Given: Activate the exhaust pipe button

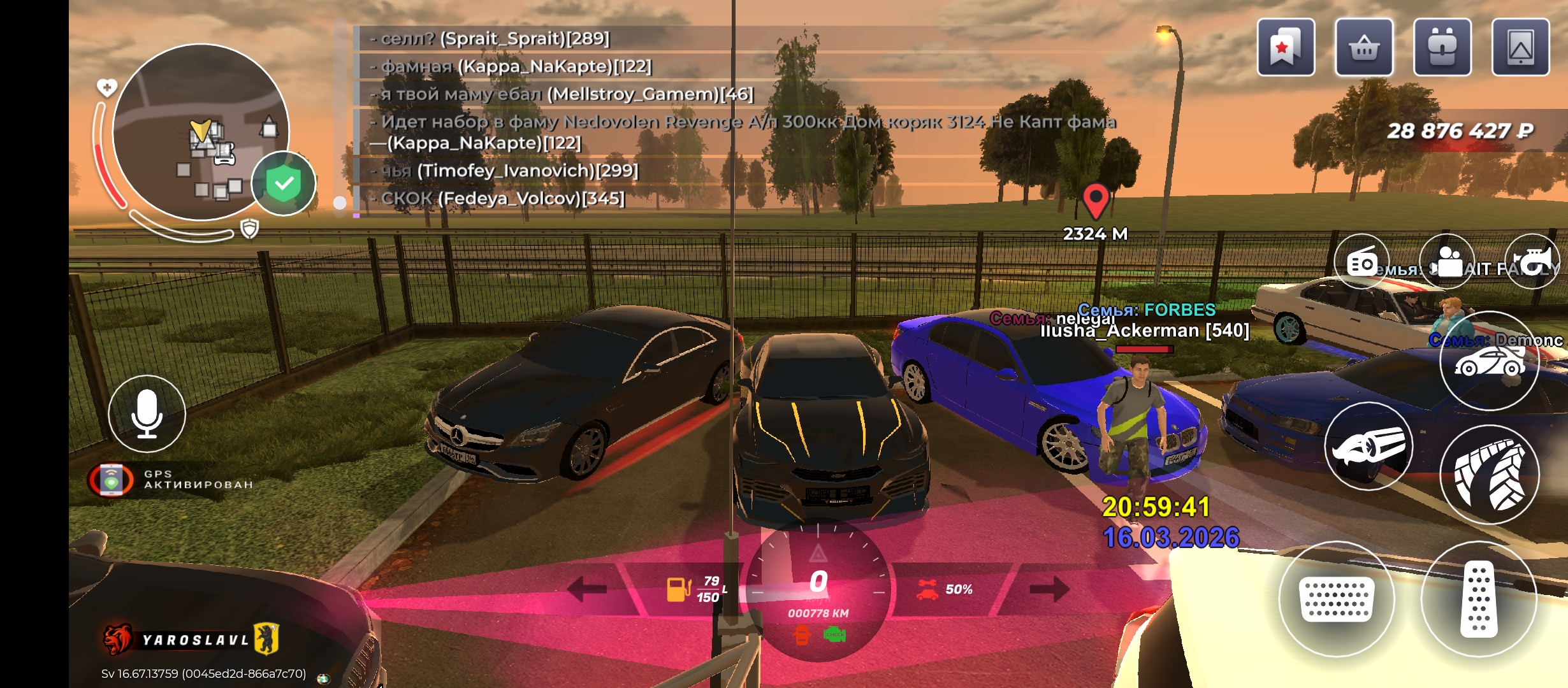Looking at the screenshot, I should coord(1368,446).
